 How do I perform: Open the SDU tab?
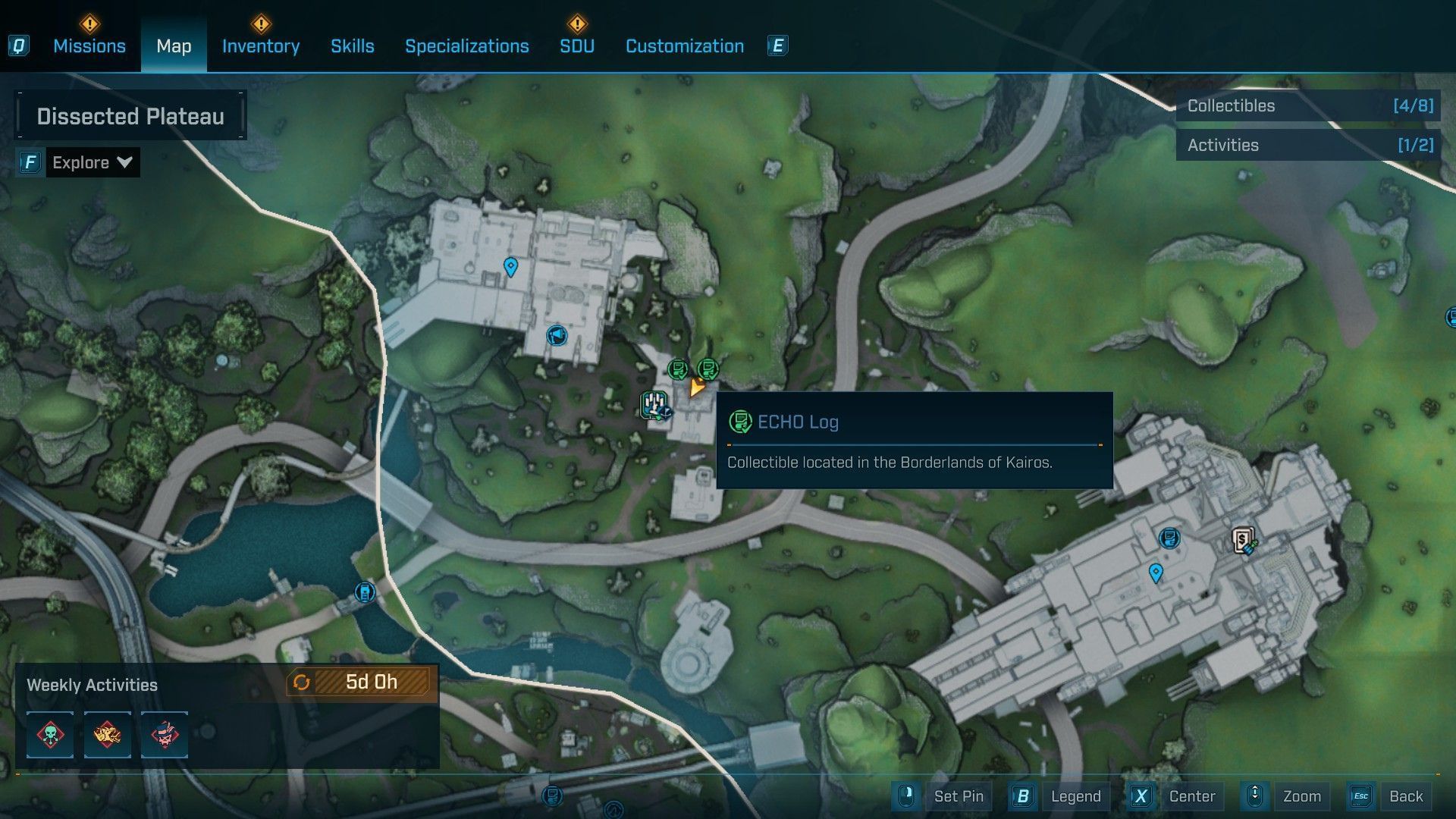pyautogui.click(x=576, y=46)
